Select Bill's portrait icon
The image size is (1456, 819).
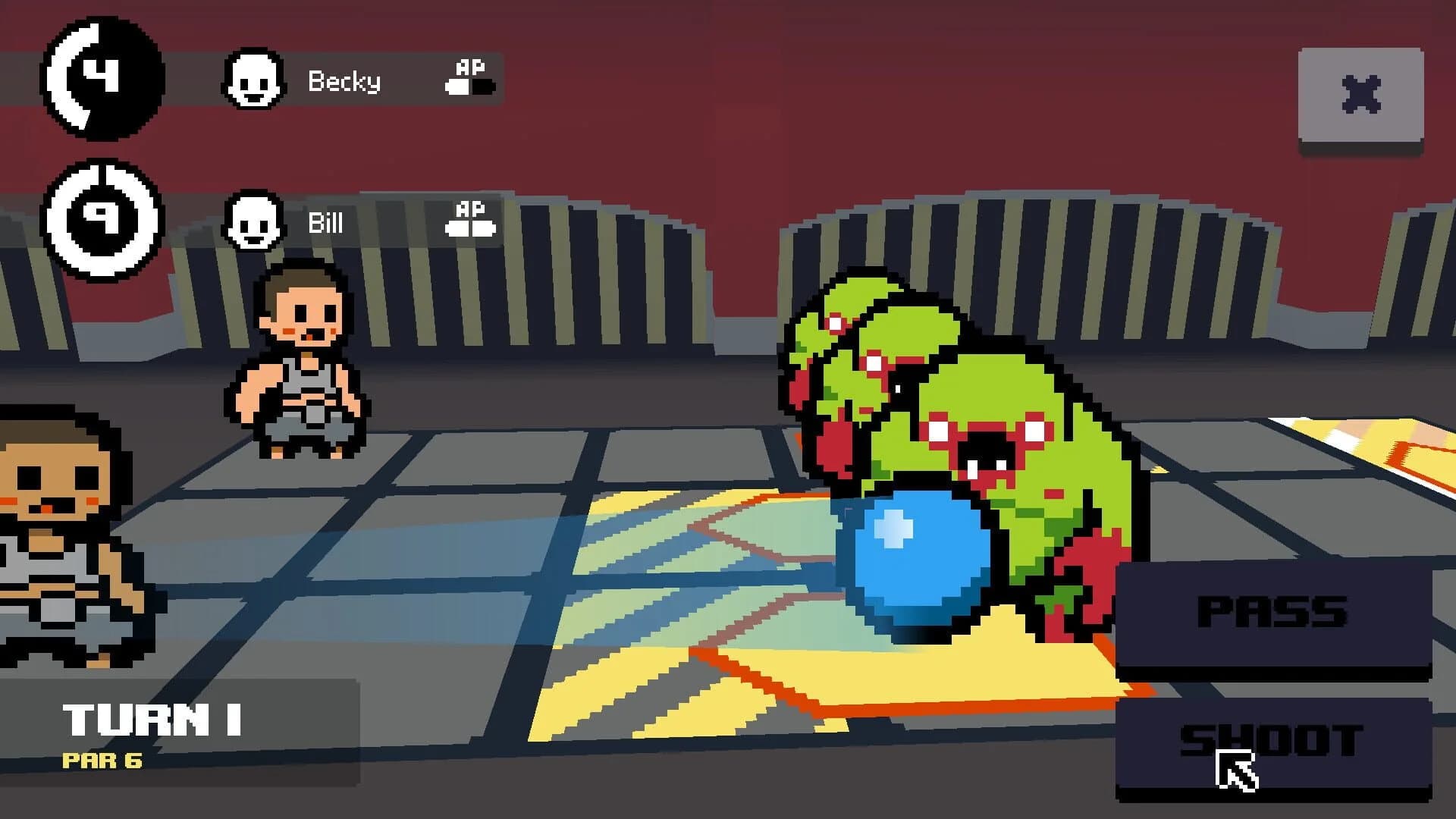click(253, 224)
